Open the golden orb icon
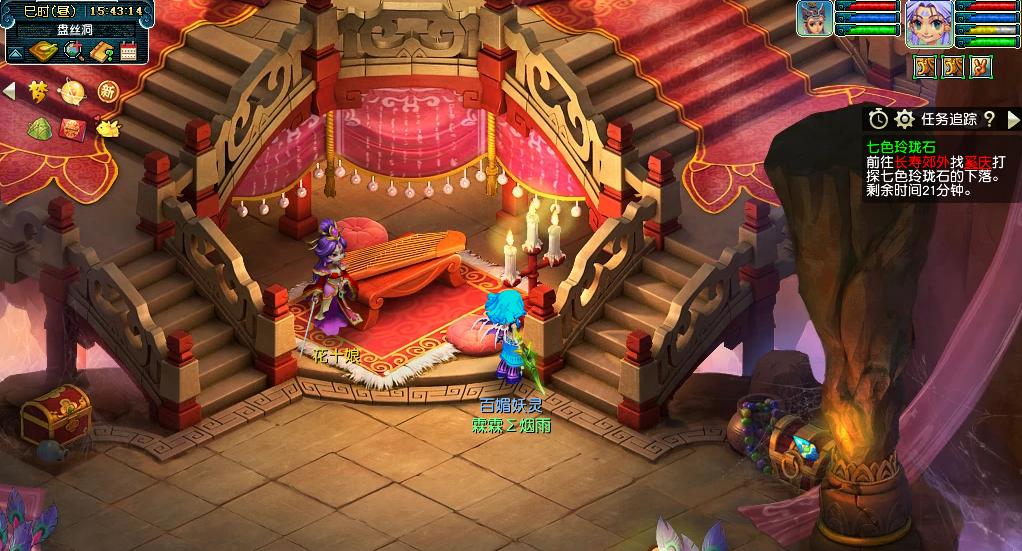 (73, 93)
